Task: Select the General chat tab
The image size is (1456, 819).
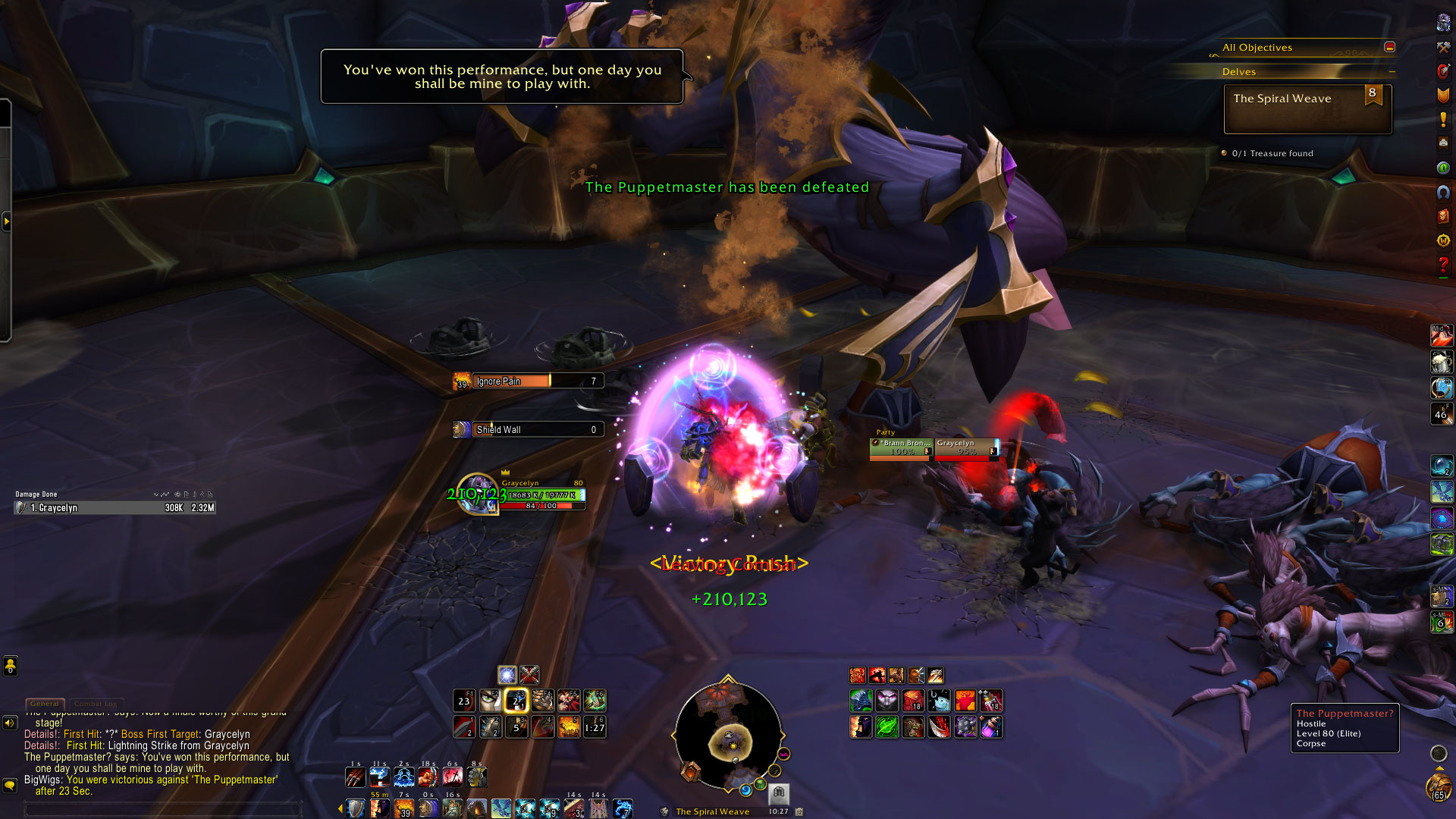Action: (x=45, y=704)
